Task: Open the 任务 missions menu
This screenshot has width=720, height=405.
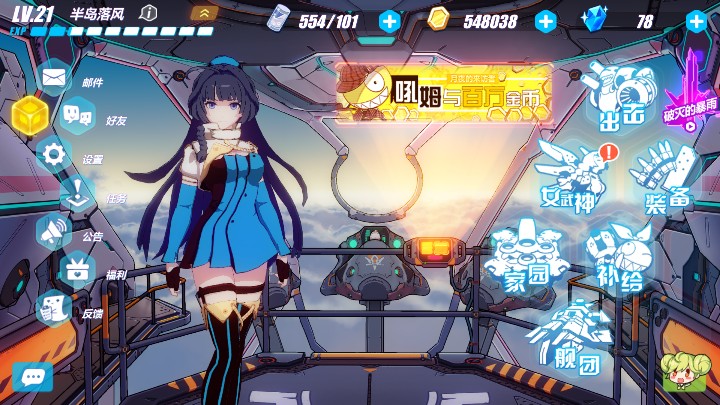Action: click(78, 194)
